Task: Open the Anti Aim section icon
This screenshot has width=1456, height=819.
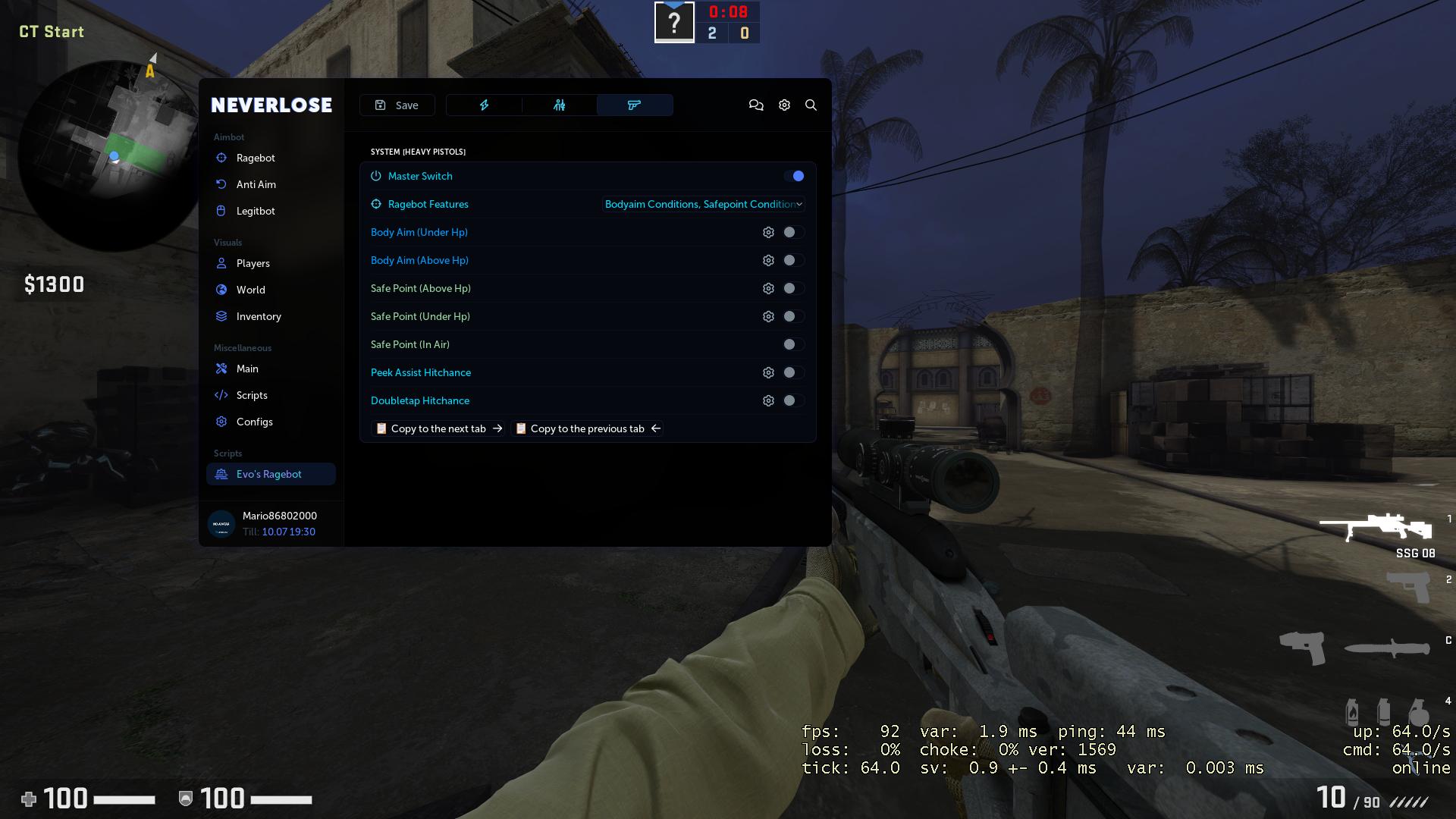Action: (221, 184)
